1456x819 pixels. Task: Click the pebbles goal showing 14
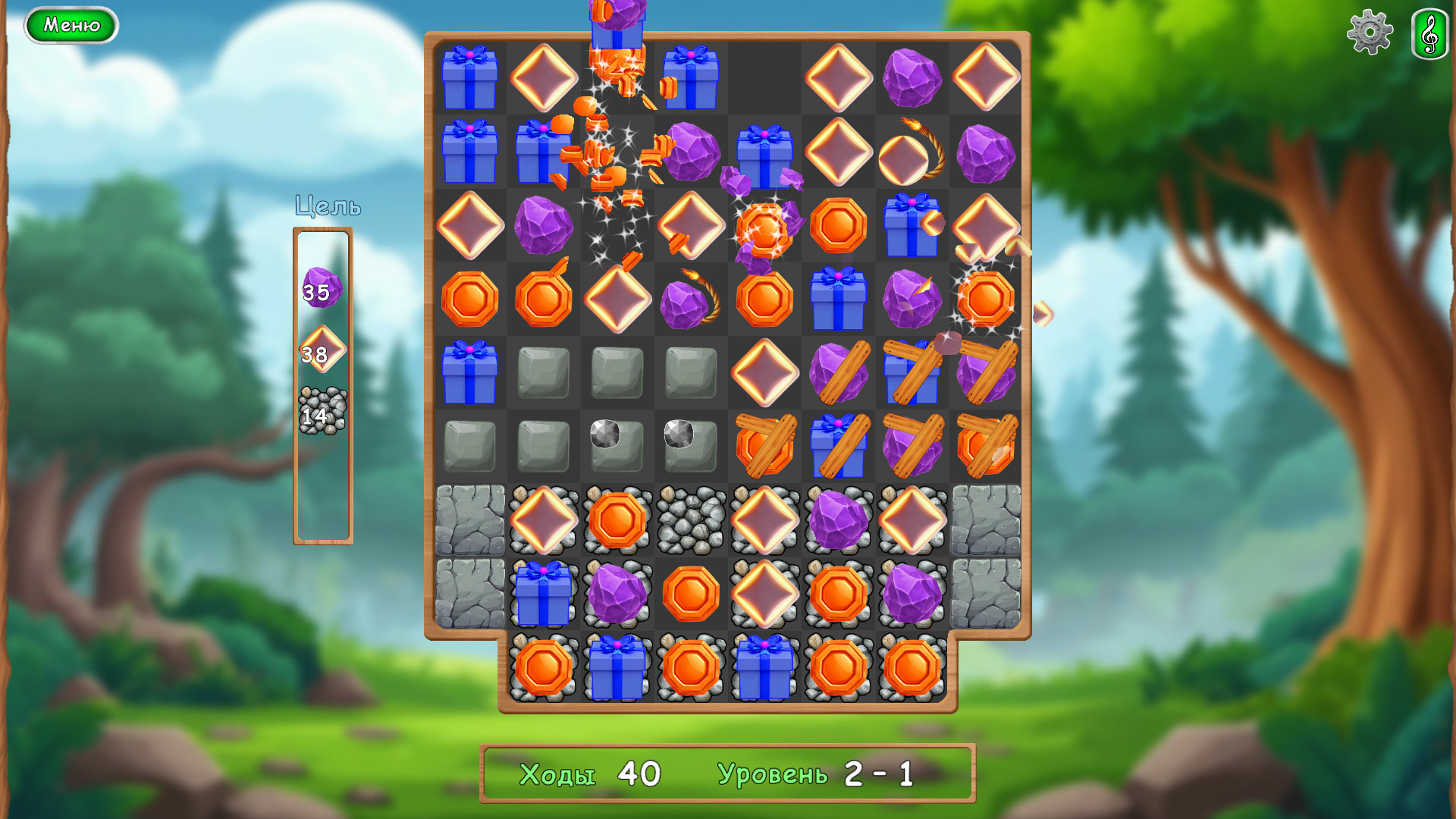(x=321, y=409)
